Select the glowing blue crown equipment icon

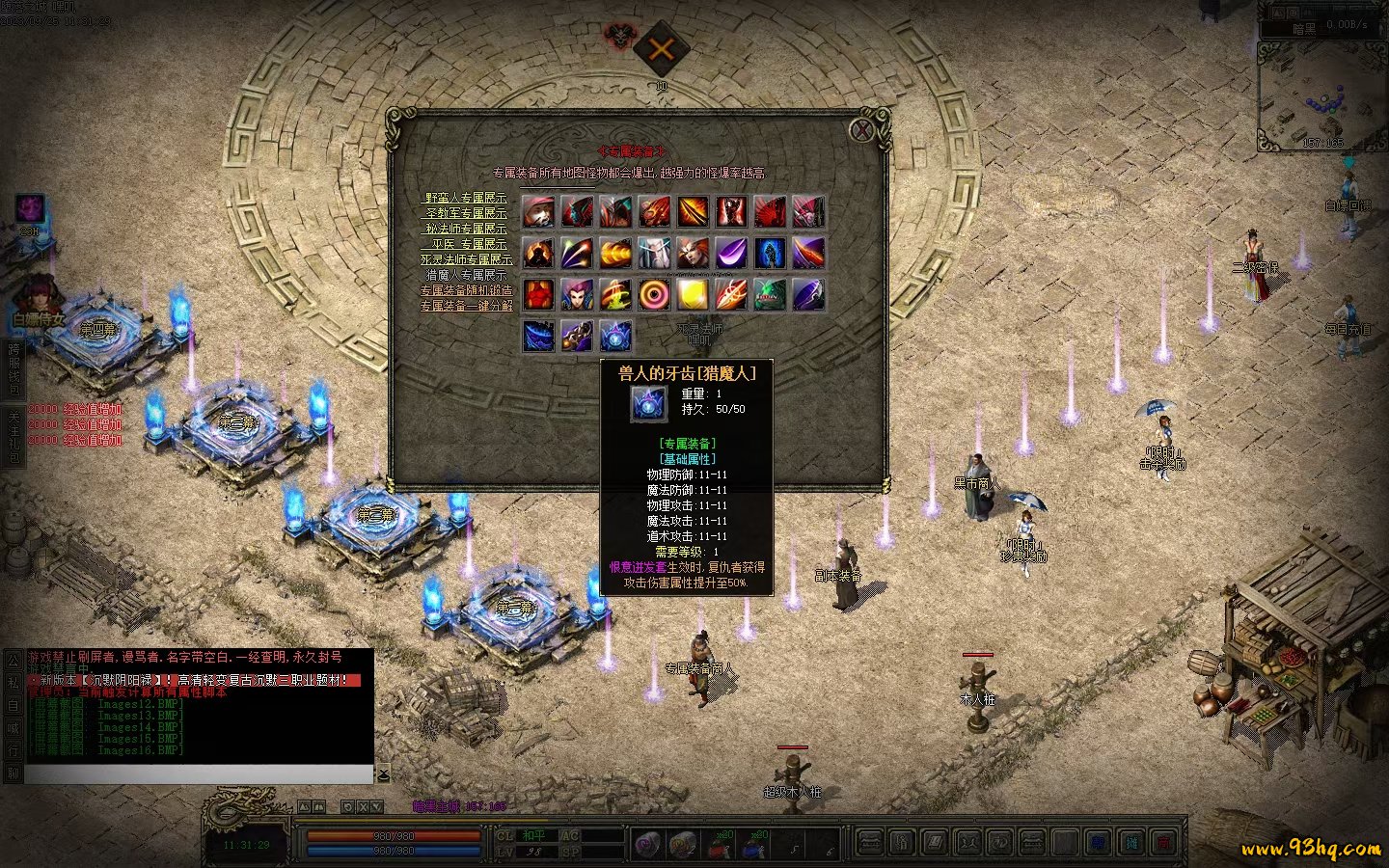pos(615,336)
